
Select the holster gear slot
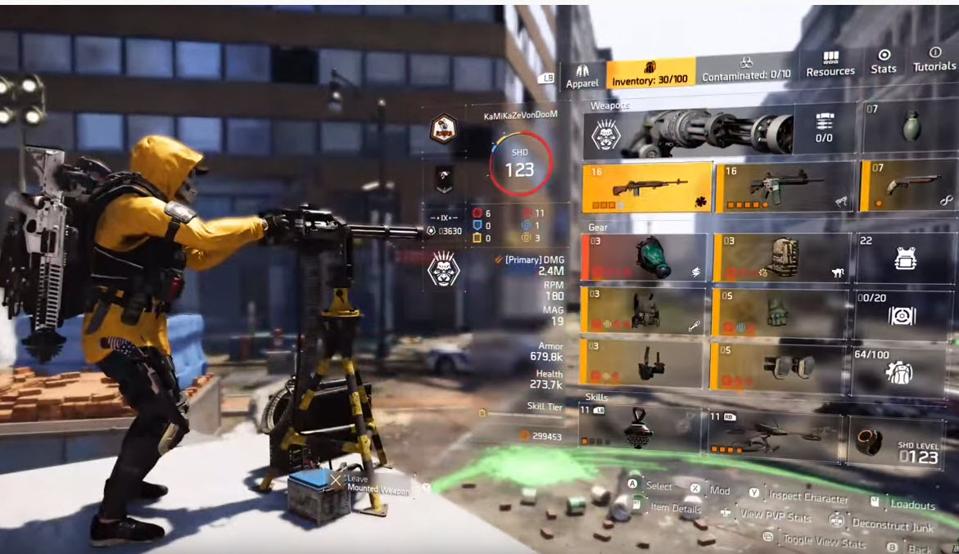pyautogui.click(x=644, y=363)
